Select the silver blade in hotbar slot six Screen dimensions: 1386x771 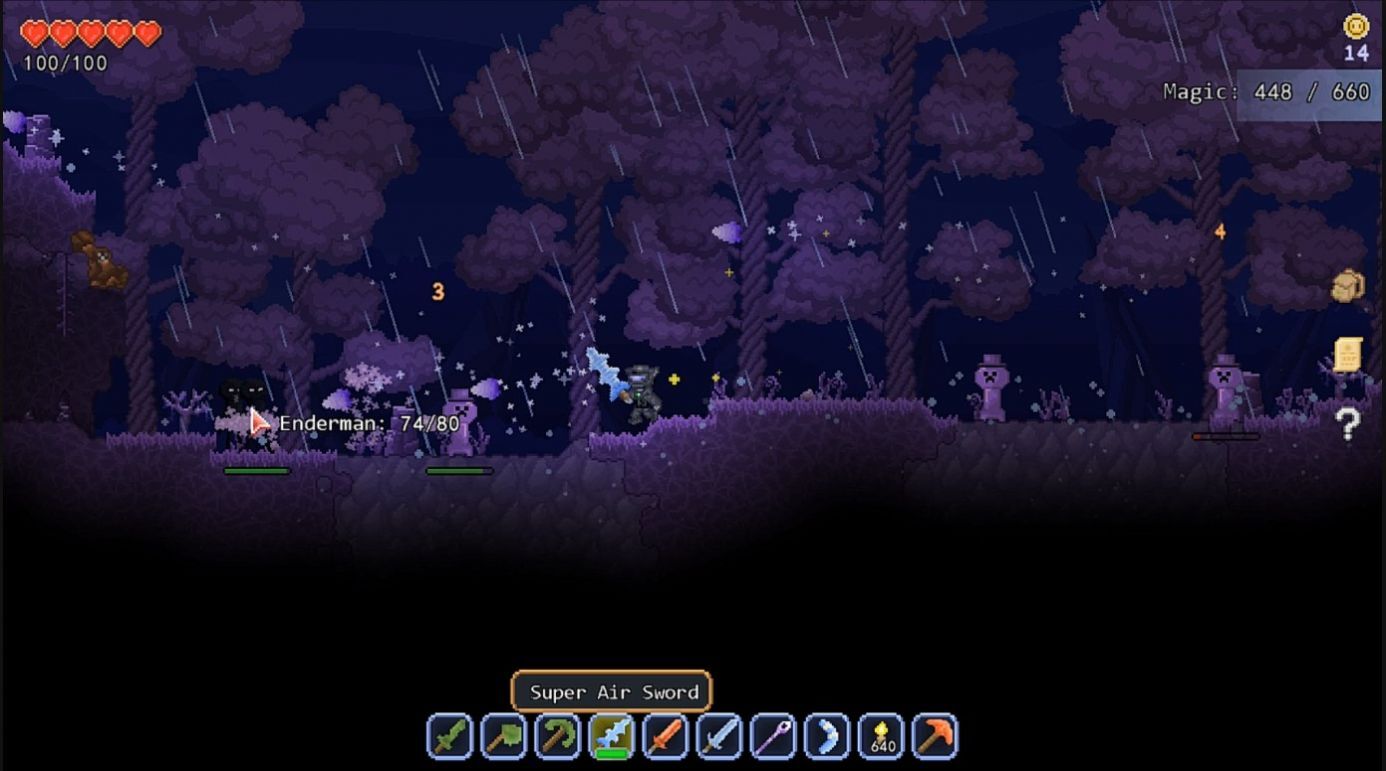pos(720,735)
